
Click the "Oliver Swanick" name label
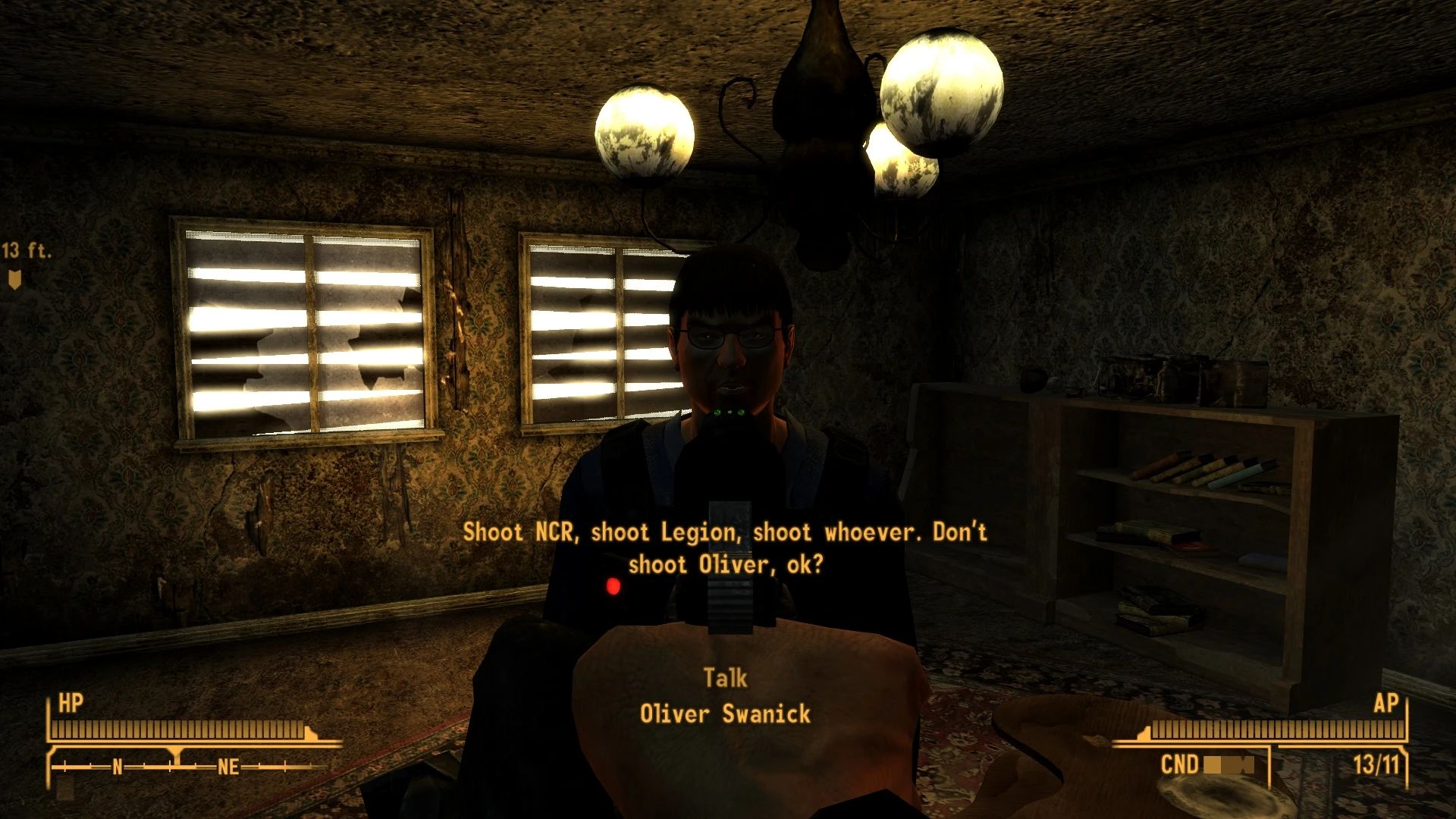pos(726,714)
